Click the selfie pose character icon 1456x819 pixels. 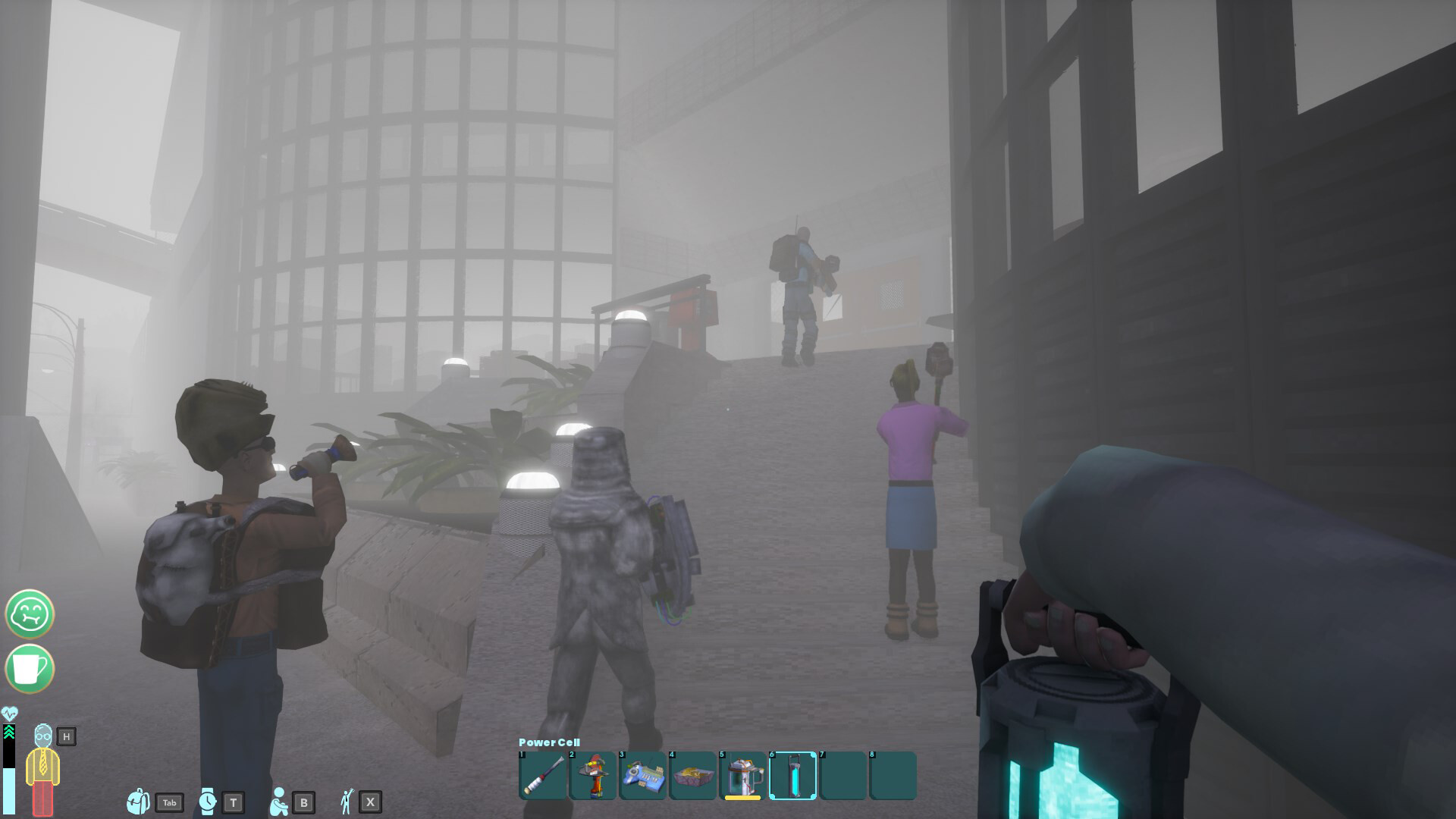click(347, 800)
